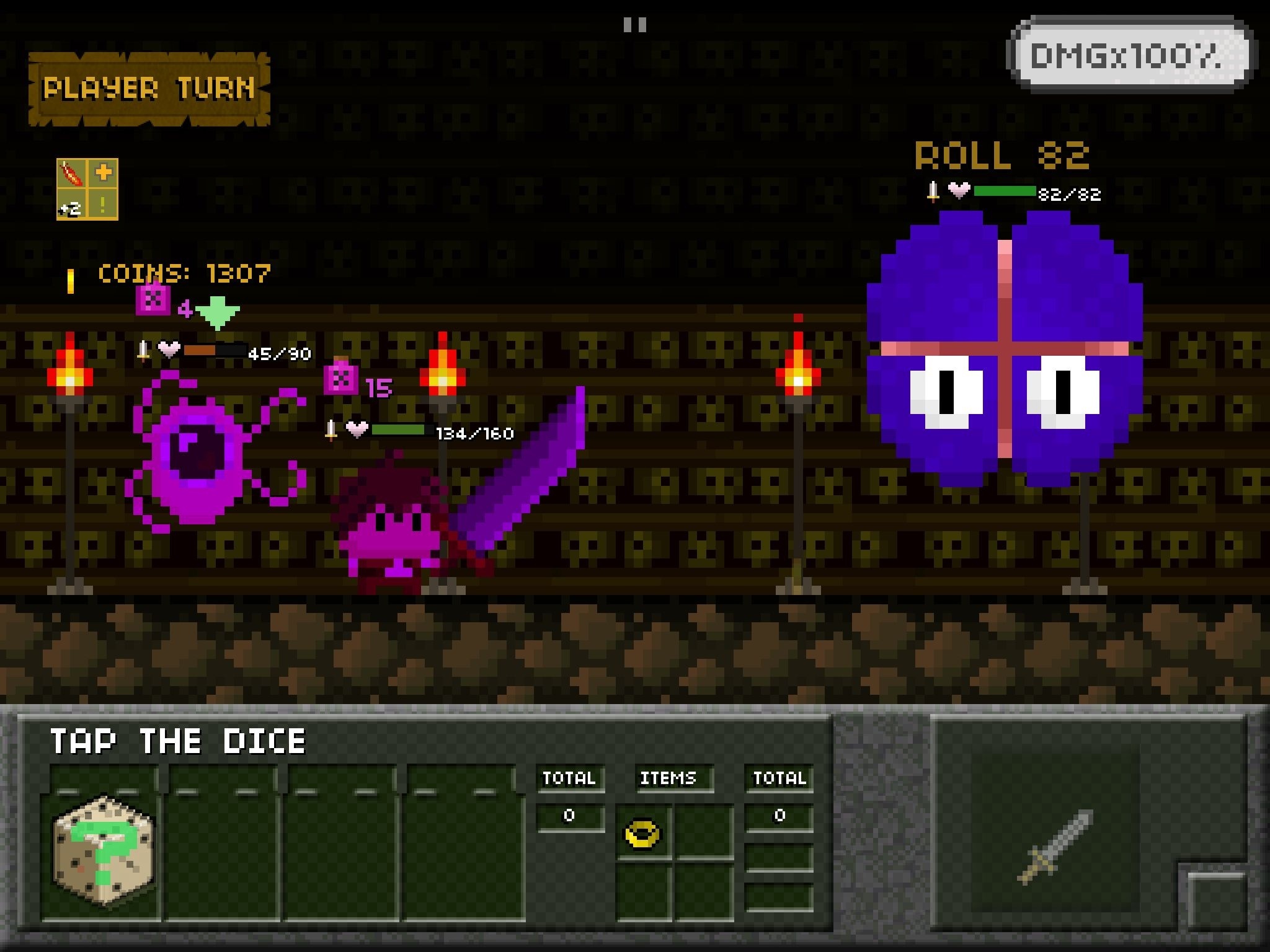Viewport: 1270px width, 952px height.
Task: Select the TOTAL label above the left counter
Action: (569, 780)
